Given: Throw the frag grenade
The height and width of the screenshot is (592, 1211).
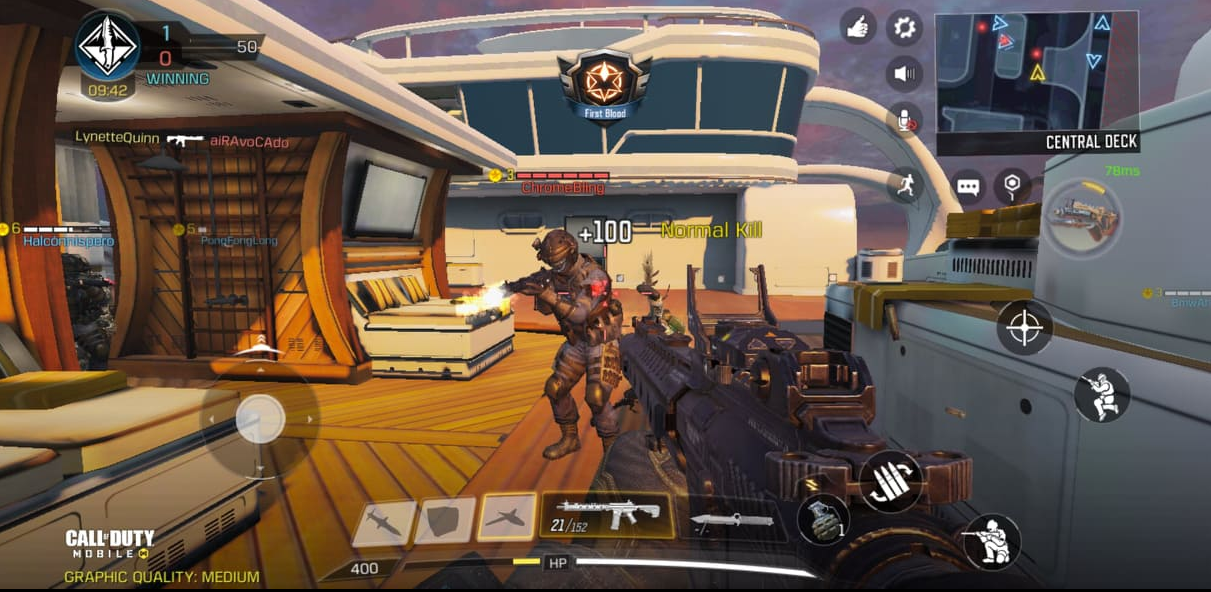Looking at the screenshot, I should coord(823,521).
